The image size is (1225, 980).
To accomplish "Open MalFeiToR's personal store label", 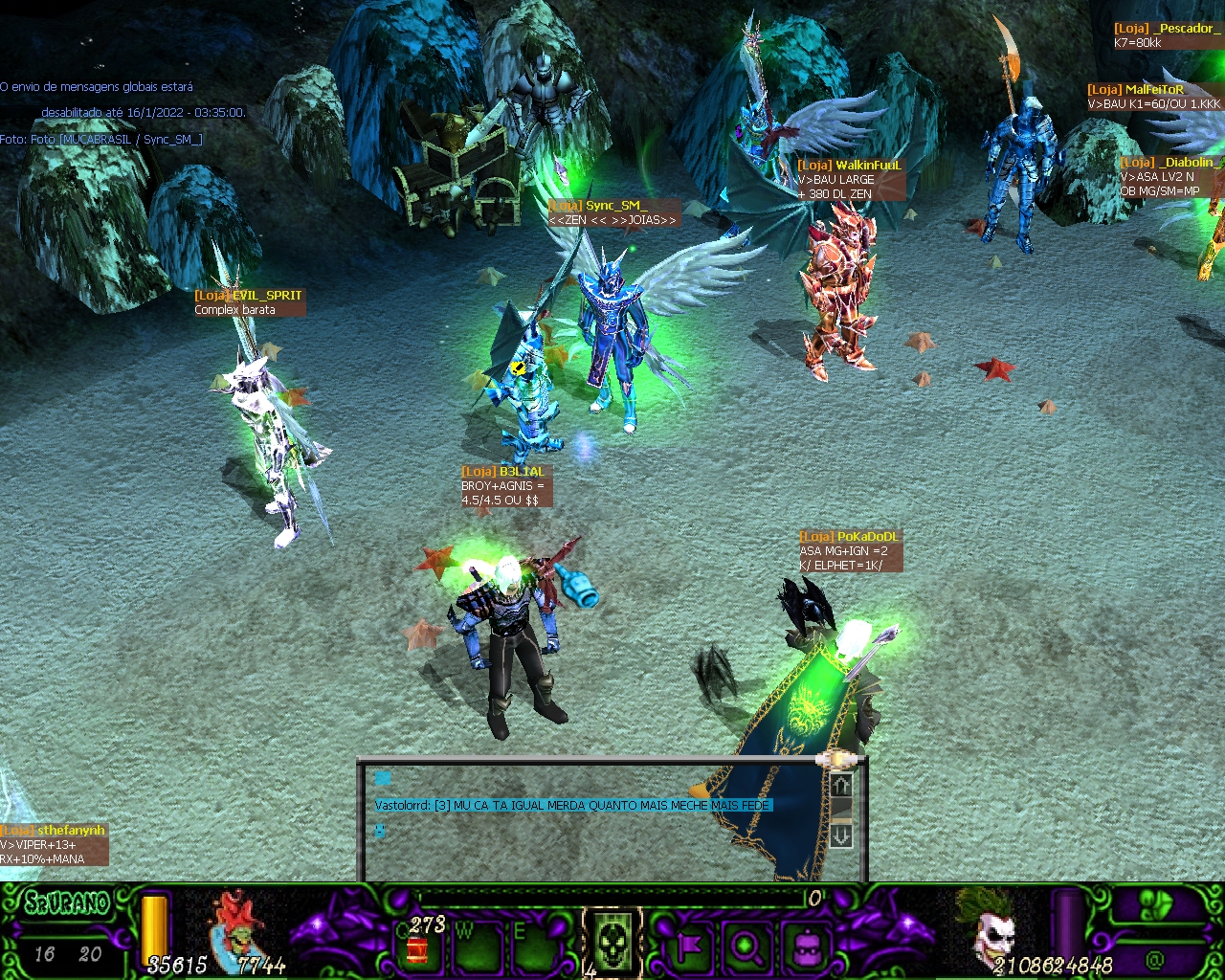I will 1153,97.
